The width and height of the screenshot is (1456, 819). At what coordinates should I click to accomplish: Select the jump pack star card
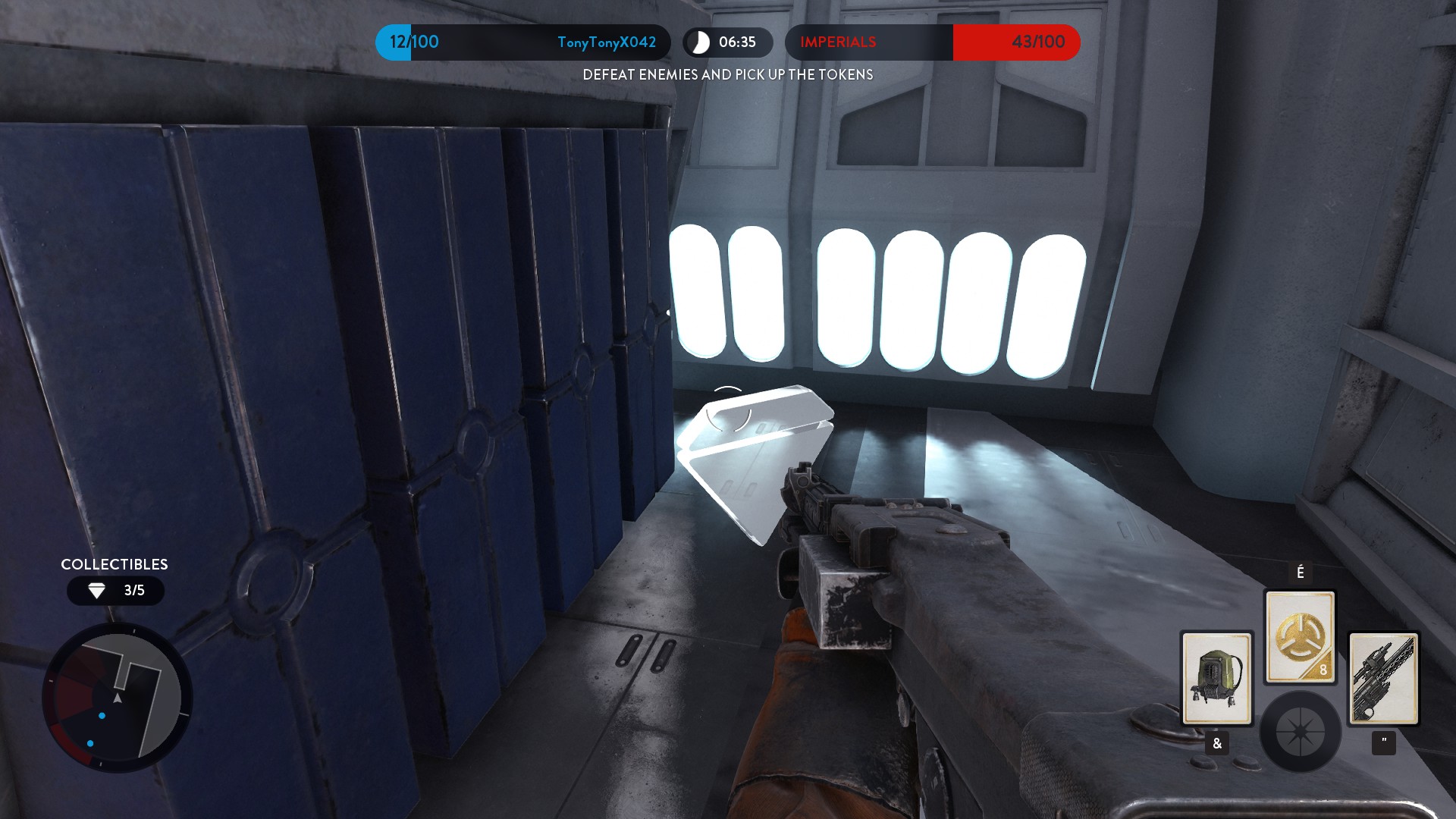click(x=1216, y=678)
